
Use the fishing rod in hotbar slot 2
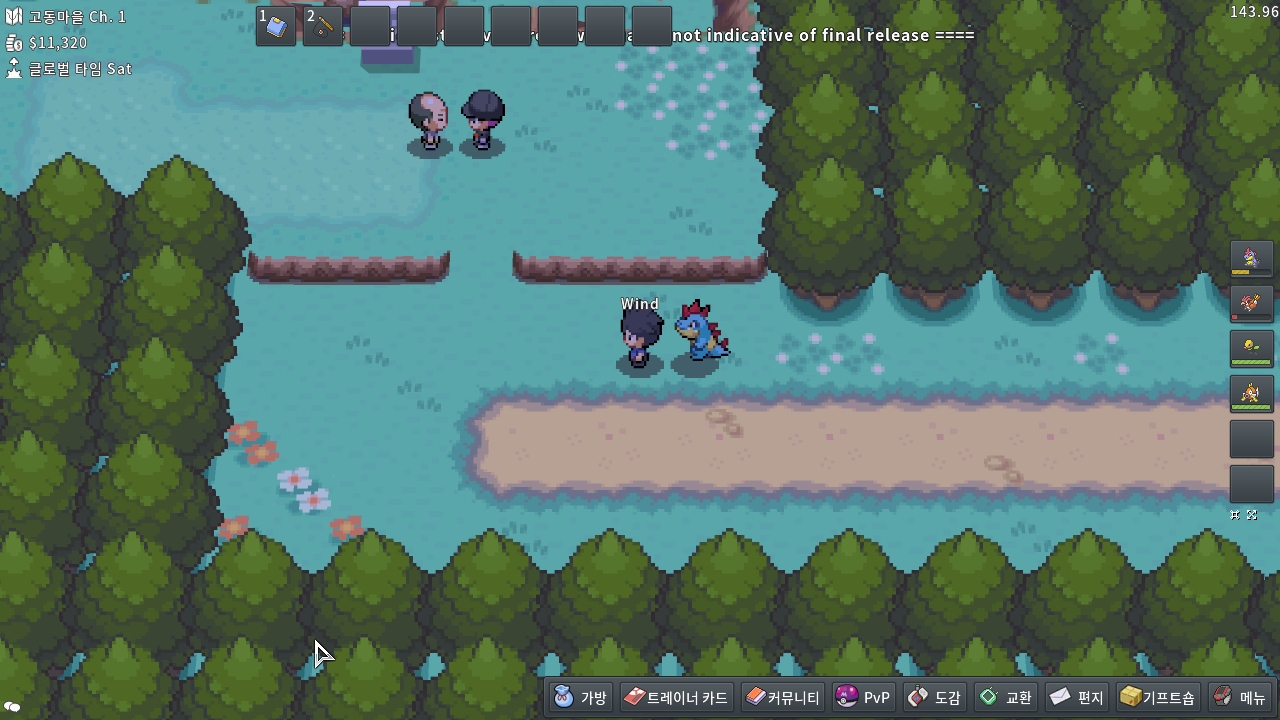point(323,26)
